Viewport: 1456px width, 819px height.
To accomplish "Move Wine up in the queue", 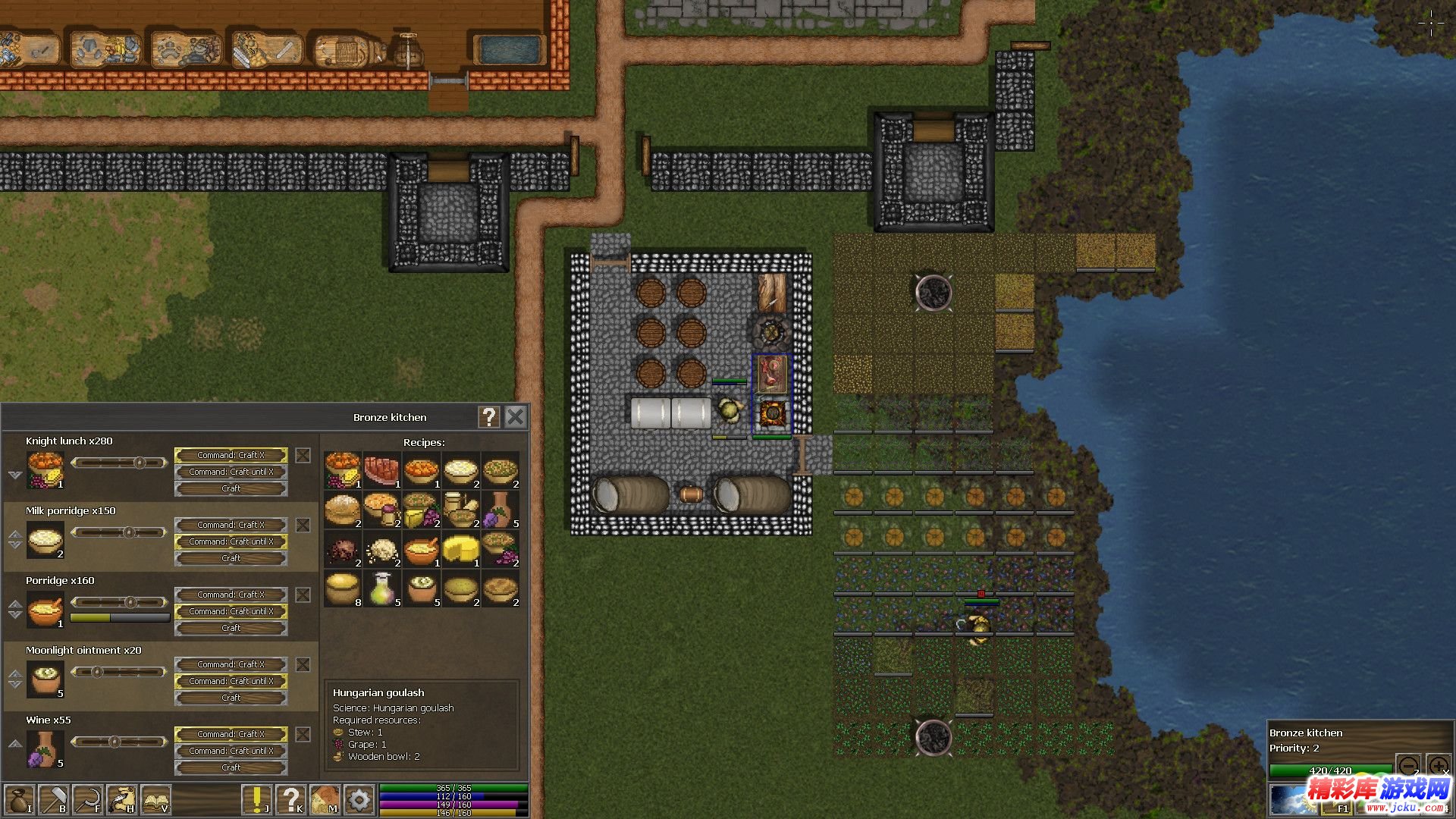I will click(15, 743).
